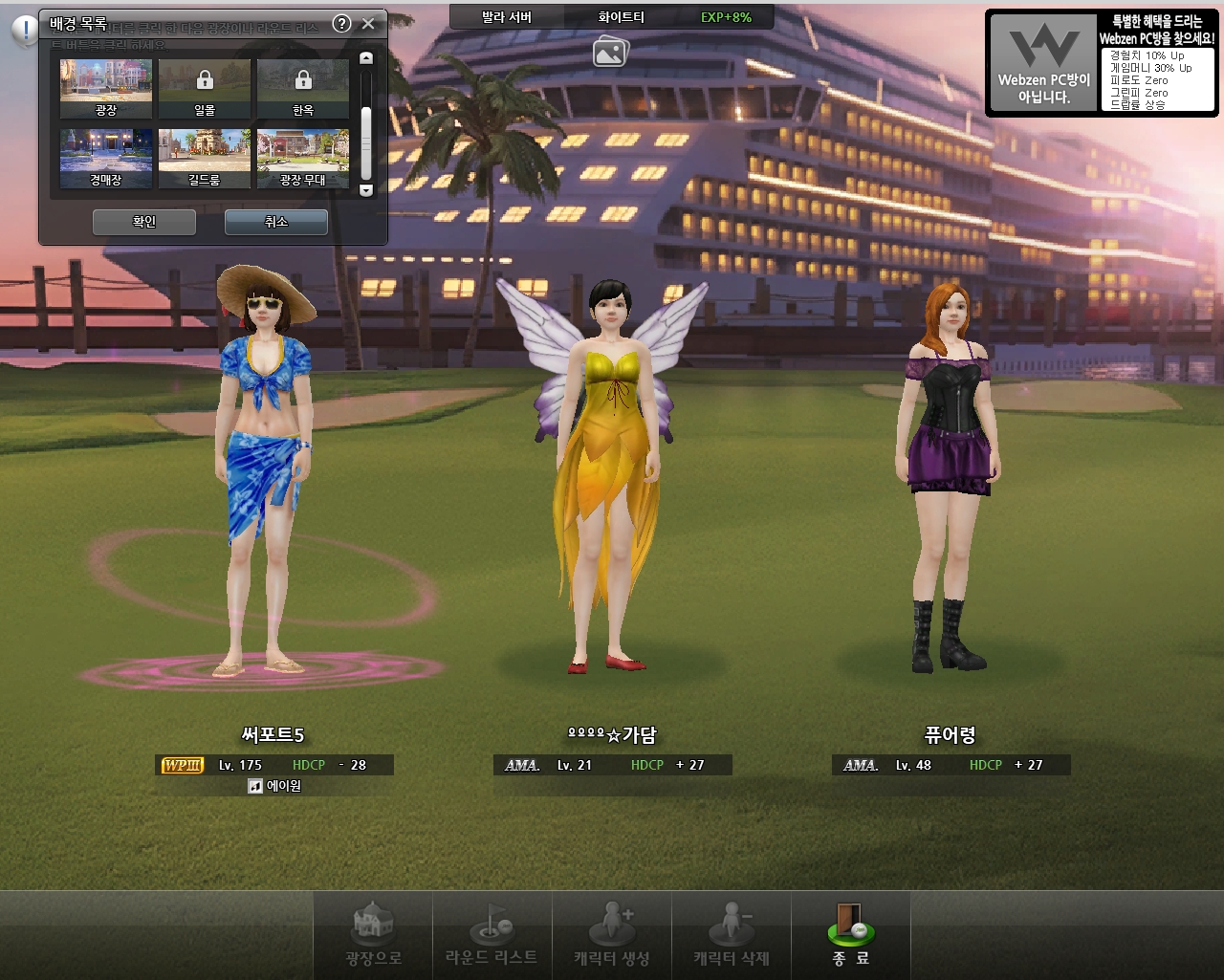Choose the locked 일몰 background
The image size is (1224, 980).
(x=205, y=88)
